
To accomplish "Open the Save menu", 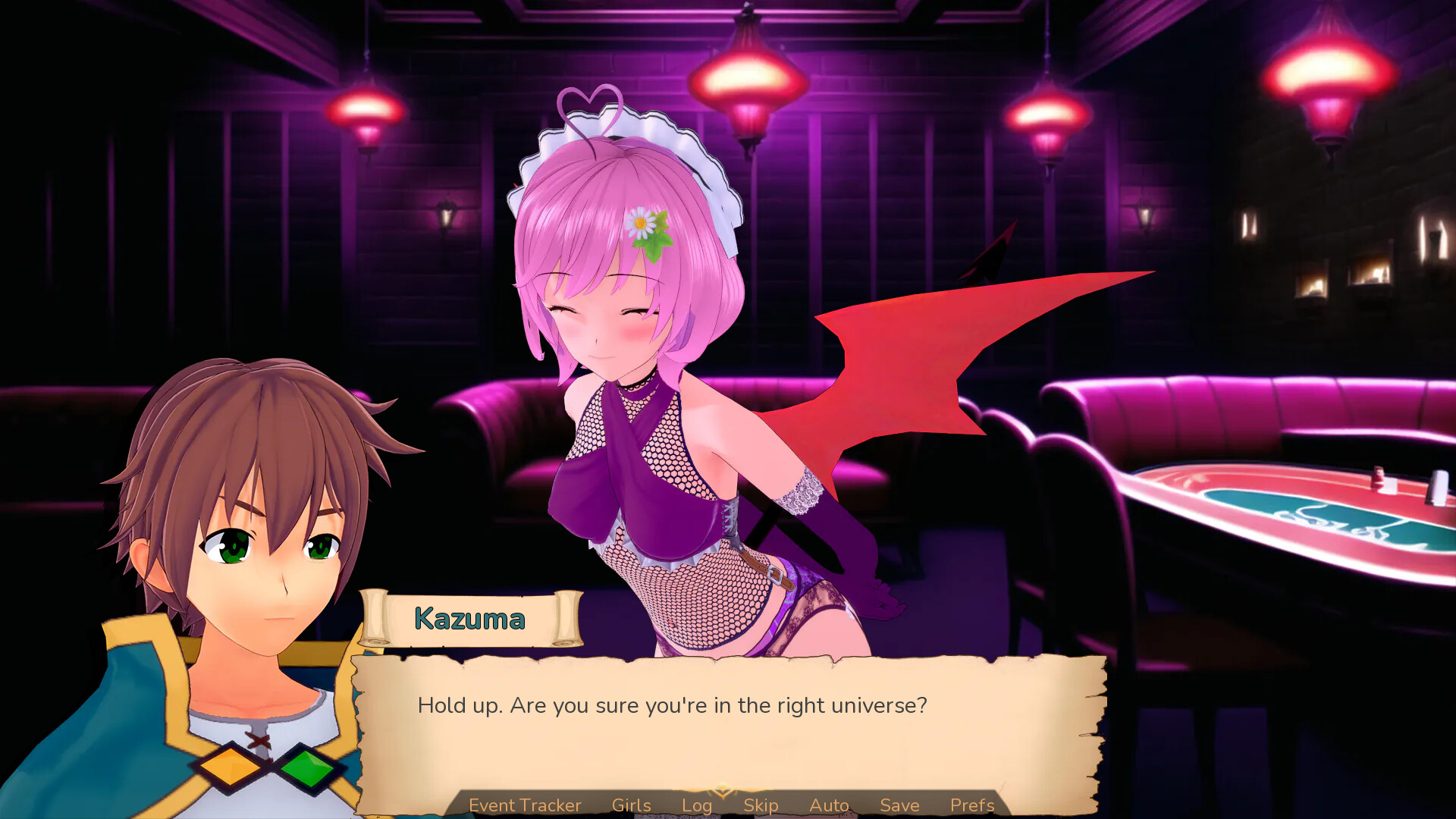I will coord(899,805).
